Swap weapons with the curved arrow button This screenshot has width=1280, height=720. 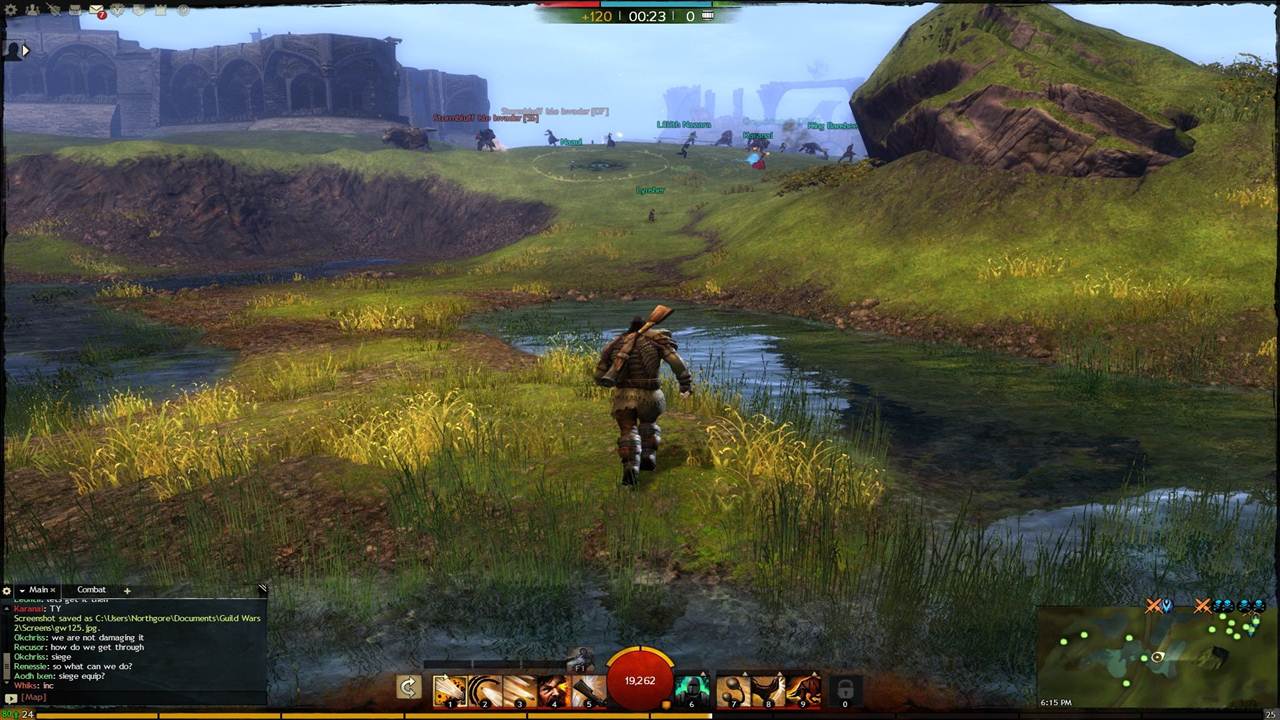408,687
